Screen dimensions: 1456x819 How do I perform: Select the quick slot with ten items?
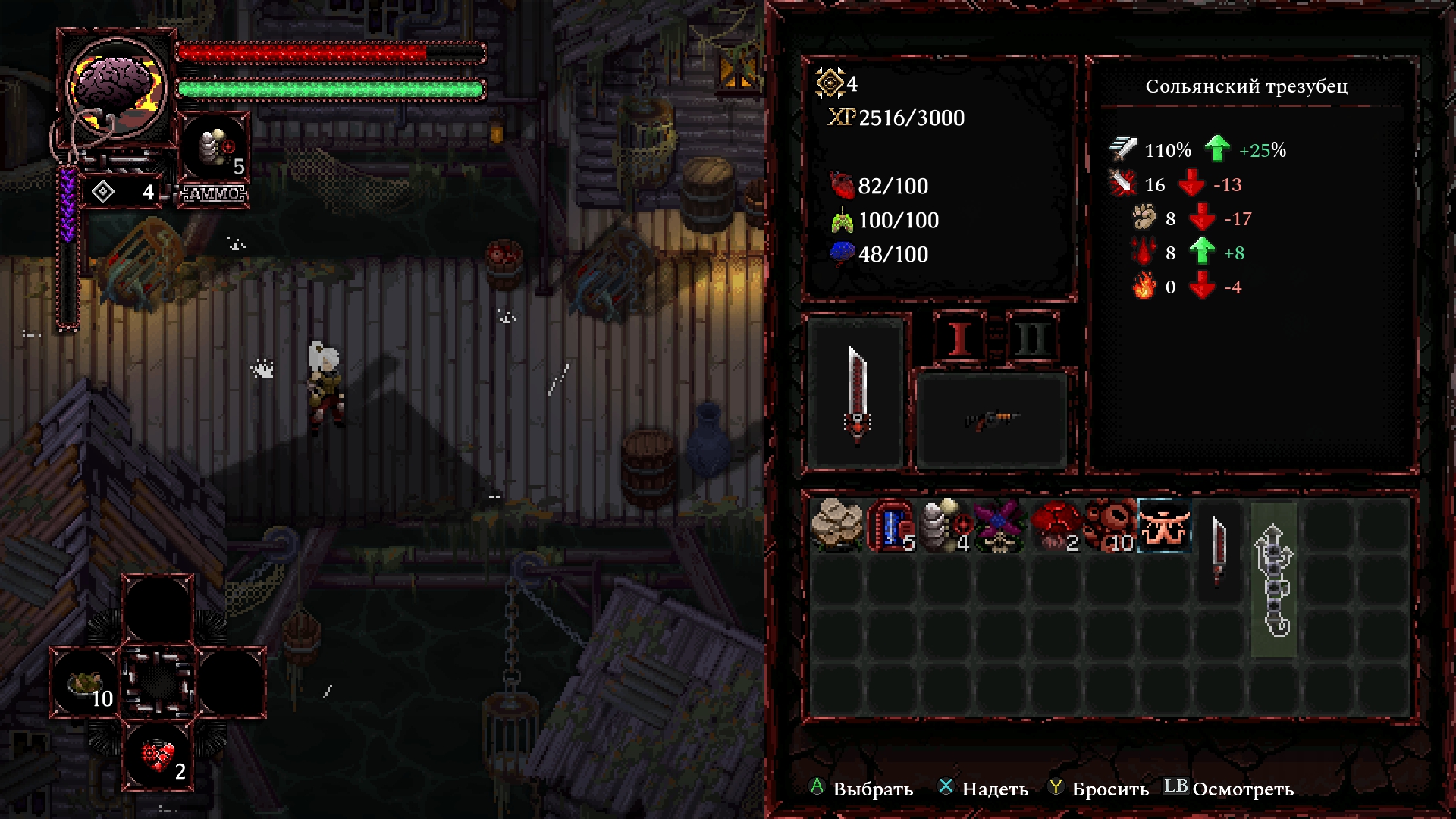click(86, 683)
